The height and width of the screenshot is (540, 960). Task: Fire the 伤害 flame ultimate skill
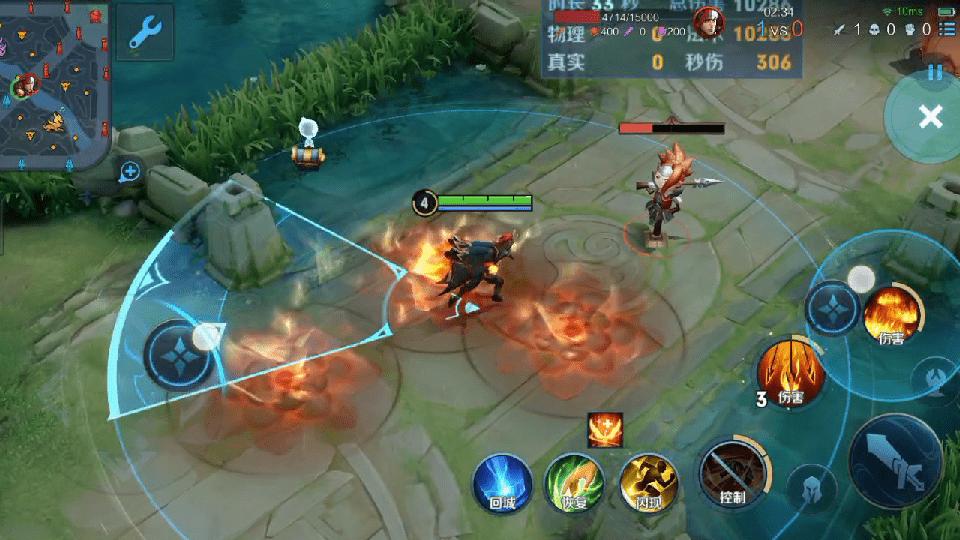(890, 313)
